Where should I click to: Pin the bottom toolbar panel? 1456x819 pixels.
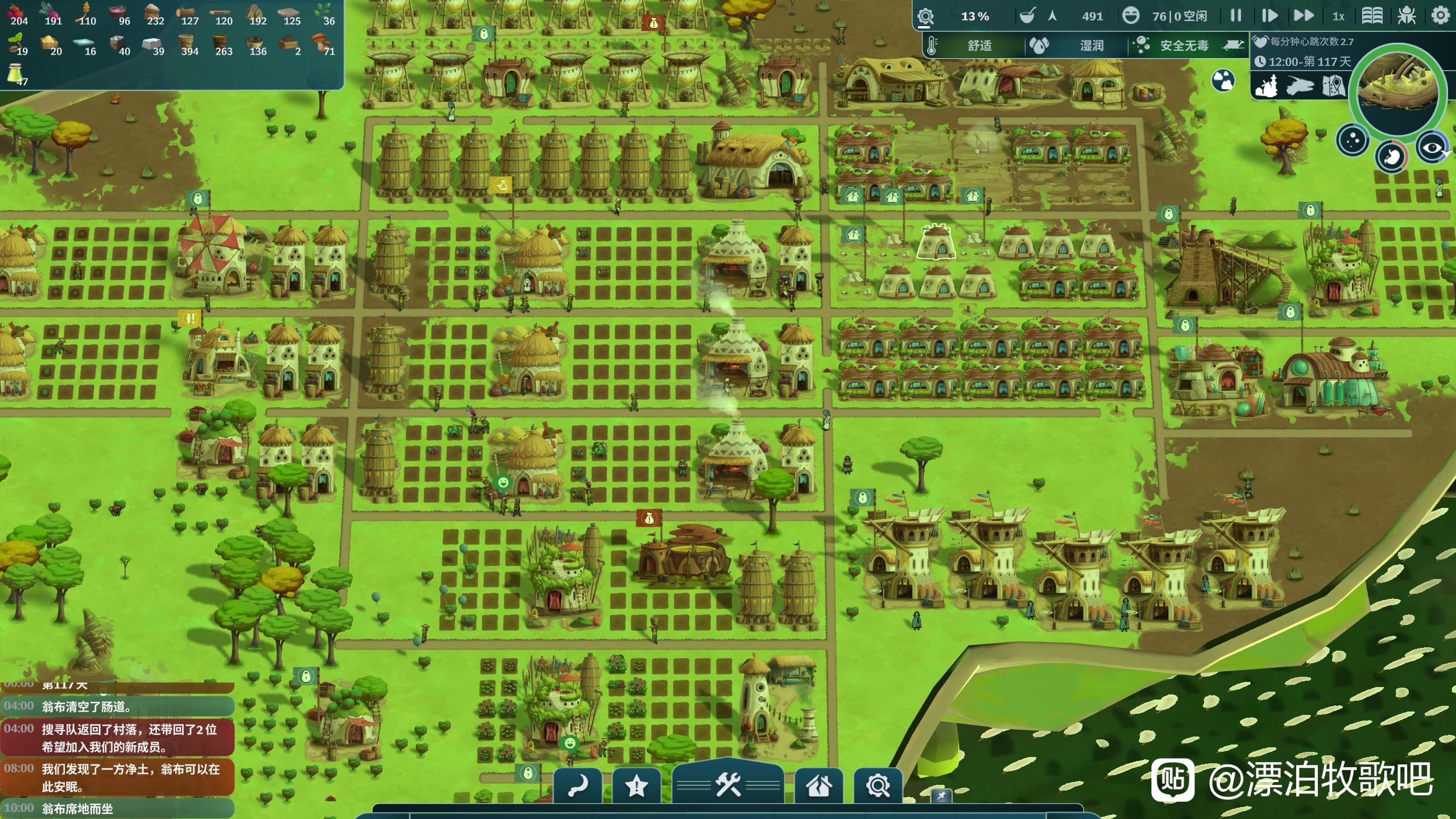[941, 796]
